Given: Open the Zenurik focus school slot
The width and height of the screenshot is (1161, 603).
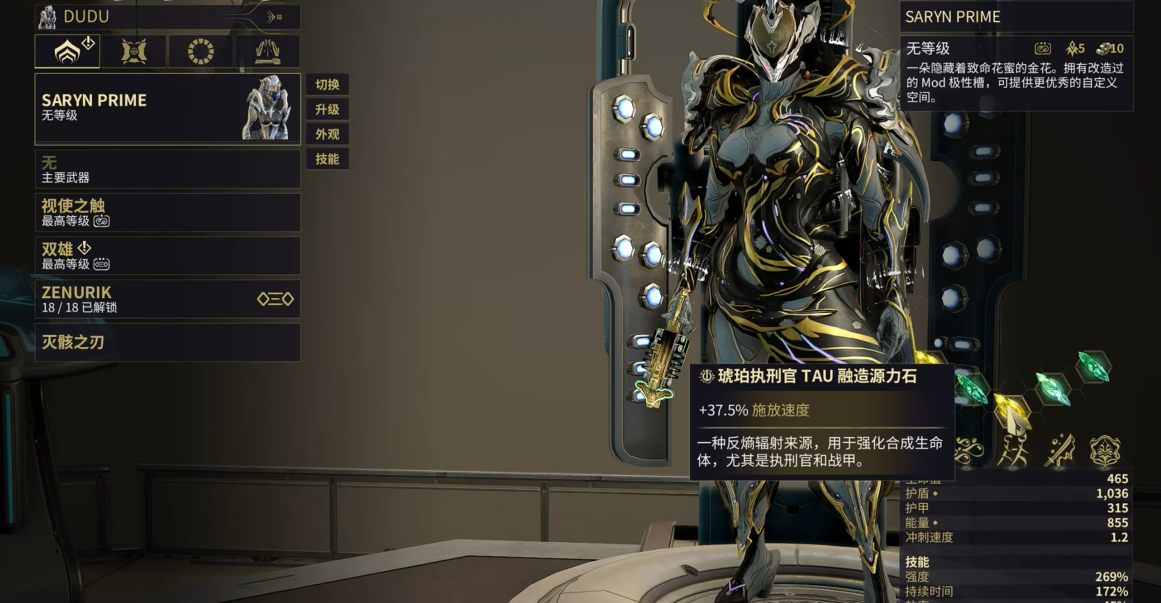Looking at the screenshot, I should coord(167,299).
